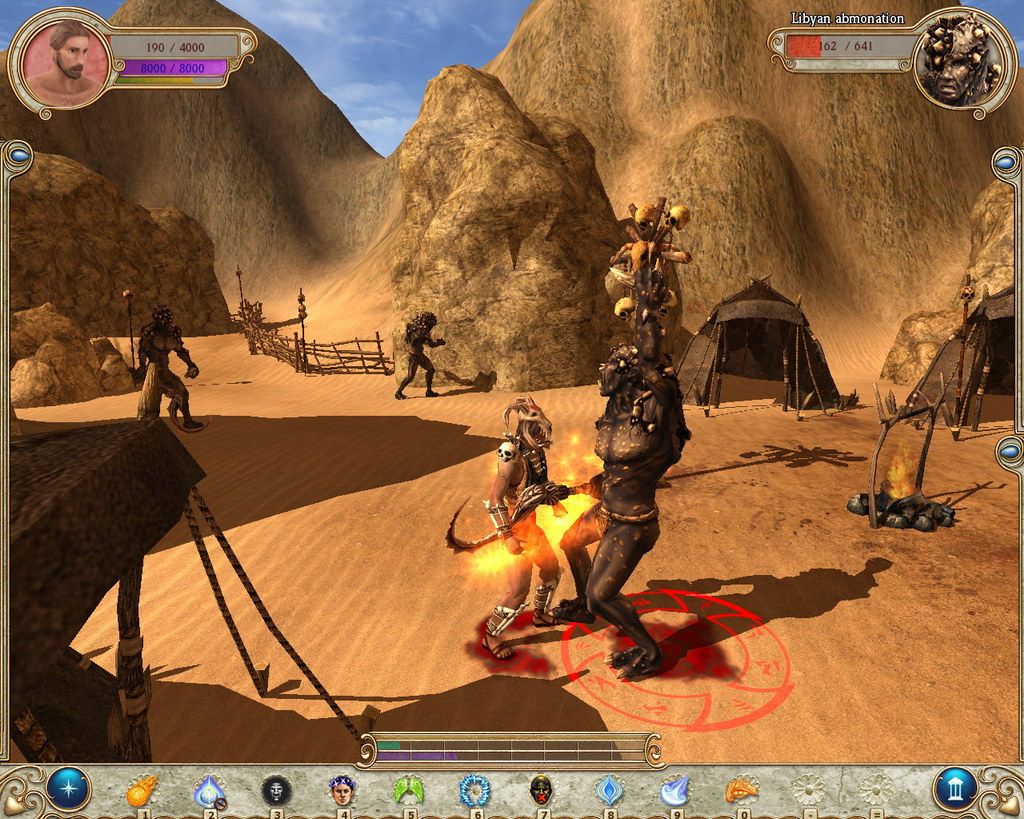Select the blue-haired head spell icon

(x=342, y=791)
